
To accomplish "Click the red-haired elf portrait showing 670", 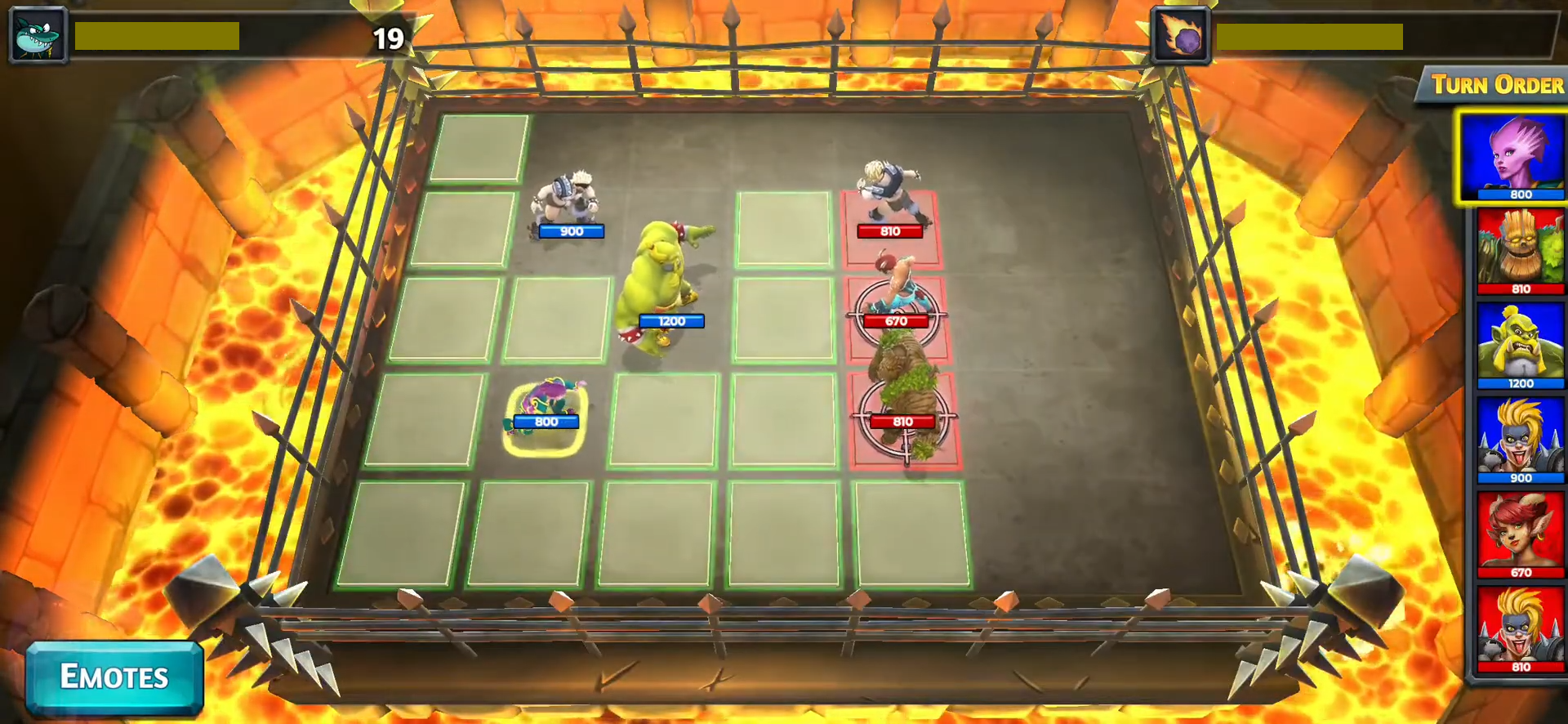I will point(1520,534).
